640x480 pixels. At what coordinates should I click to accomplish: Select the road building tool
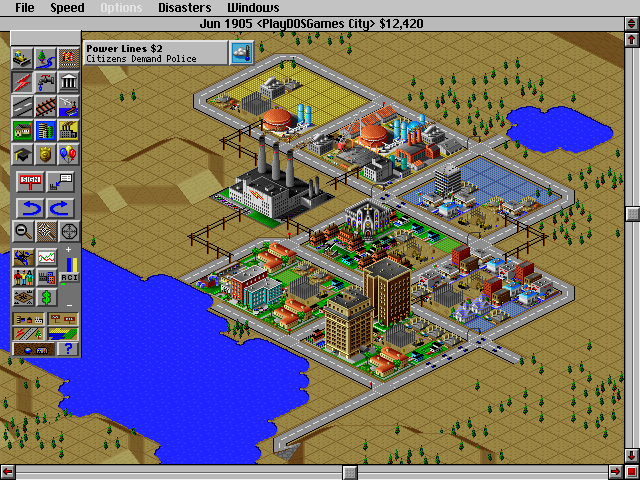(22, 107)
